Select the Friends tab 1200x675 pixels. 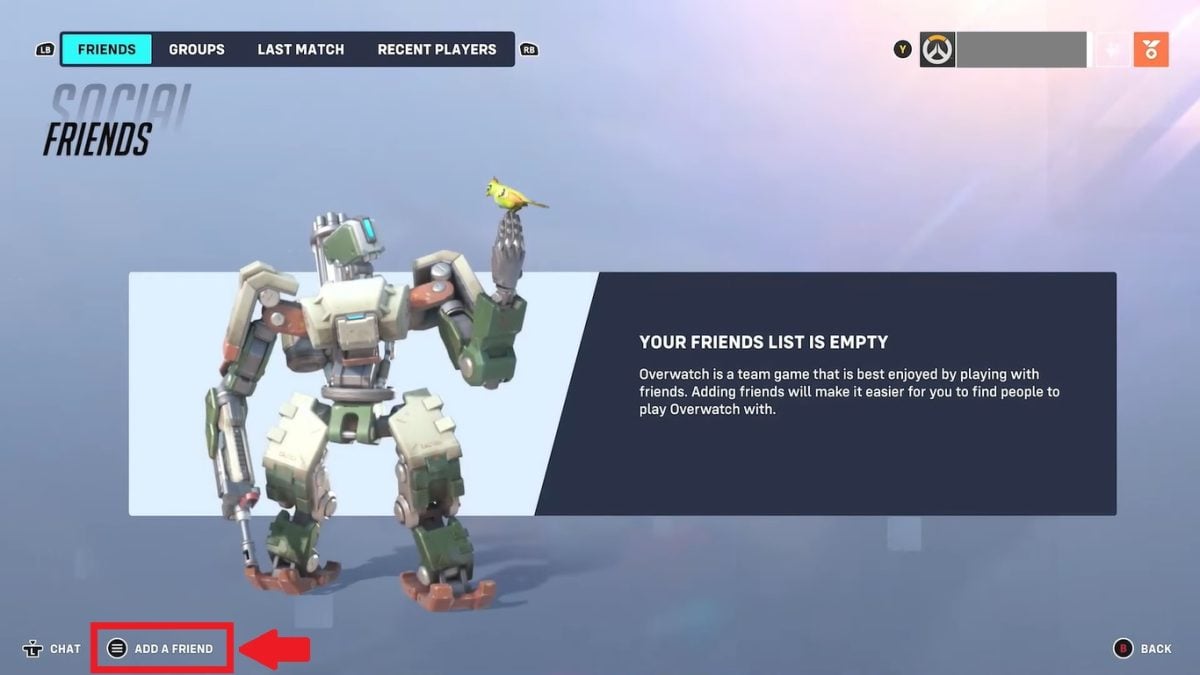[x=106, y=49]
